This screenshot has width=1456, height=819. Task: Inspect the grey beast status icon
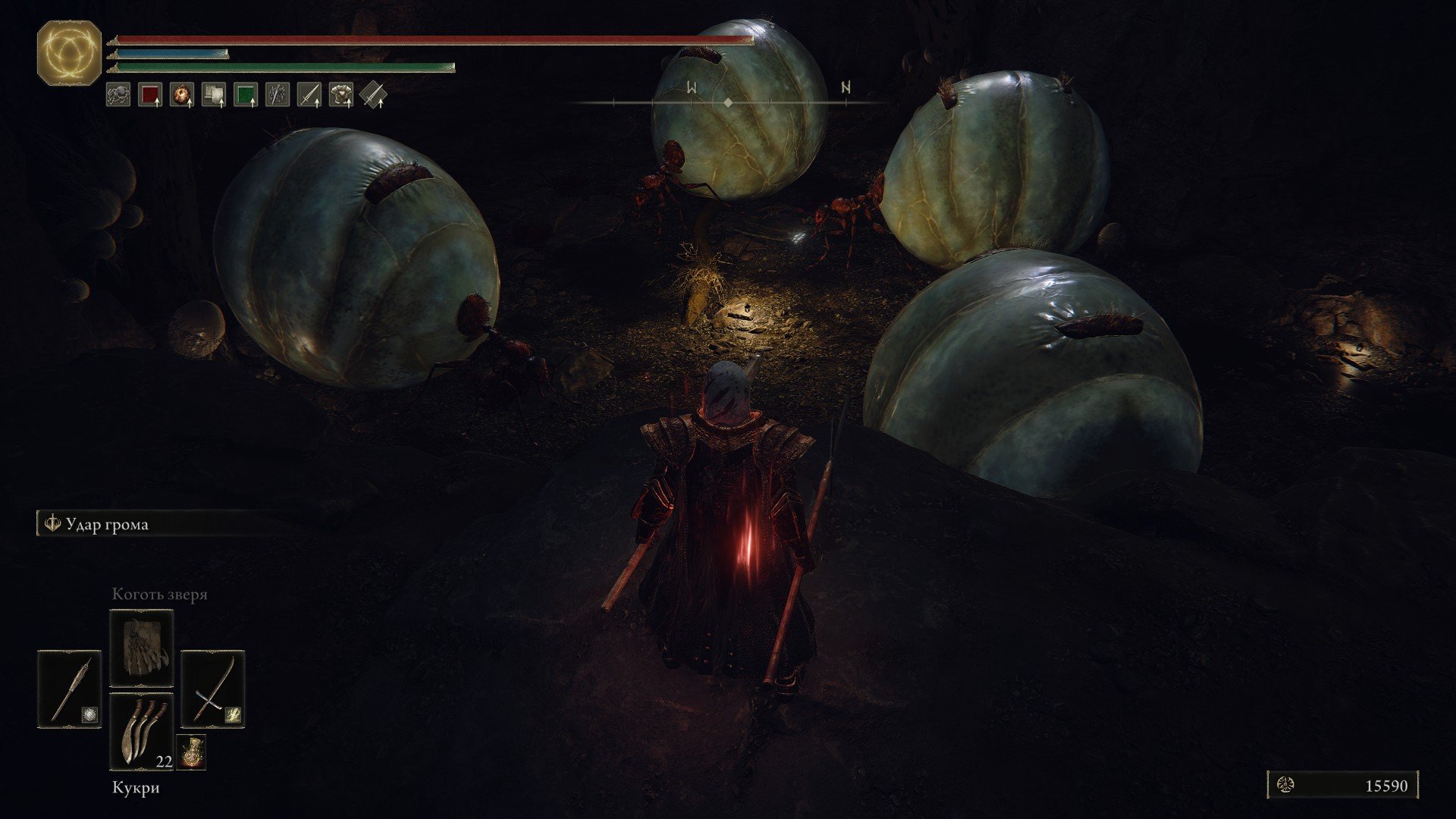118,95
